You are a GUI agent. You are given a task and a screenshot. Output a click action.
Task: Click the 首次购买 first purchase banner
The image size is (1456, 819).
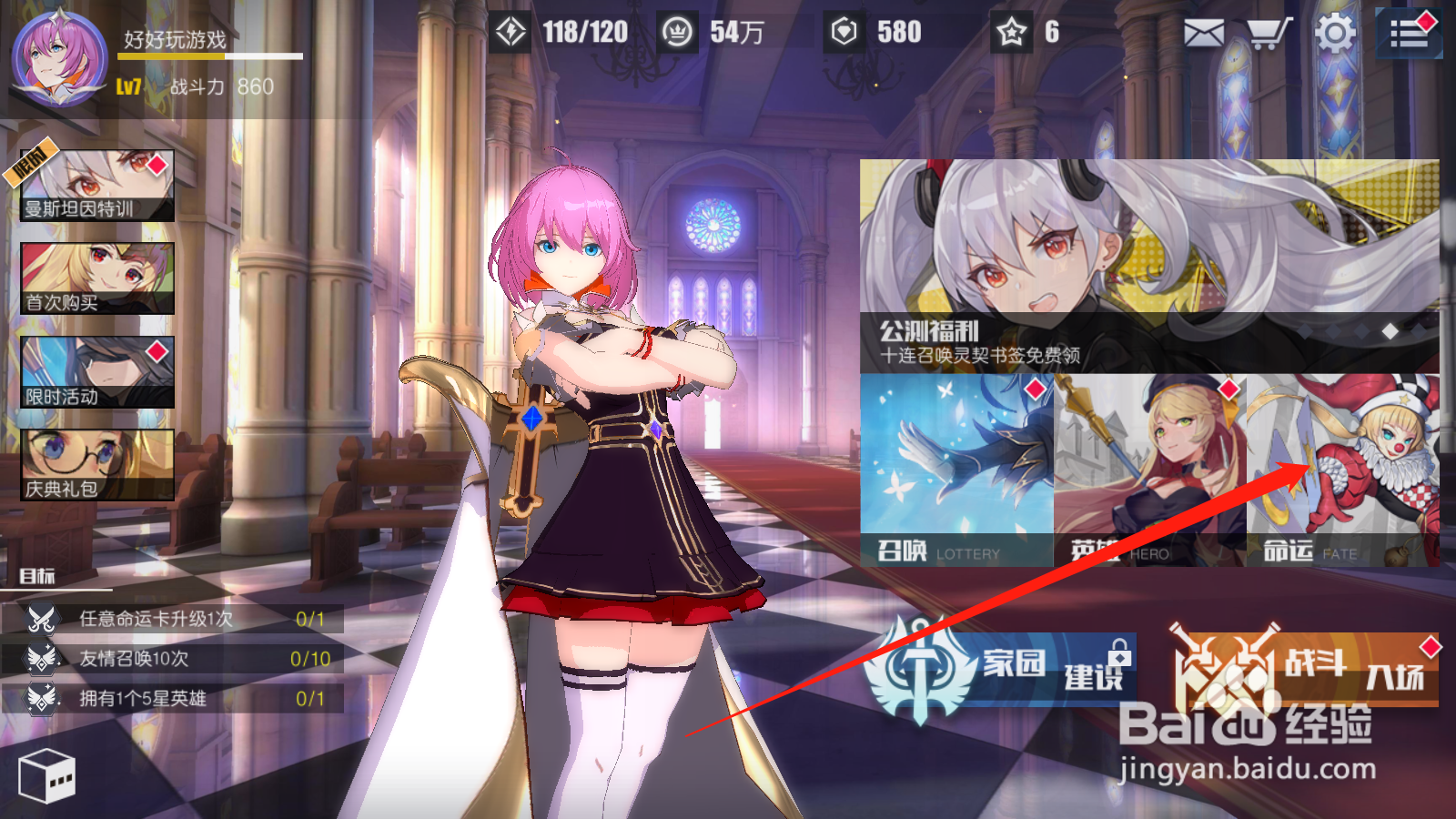[x=96, y=278]
